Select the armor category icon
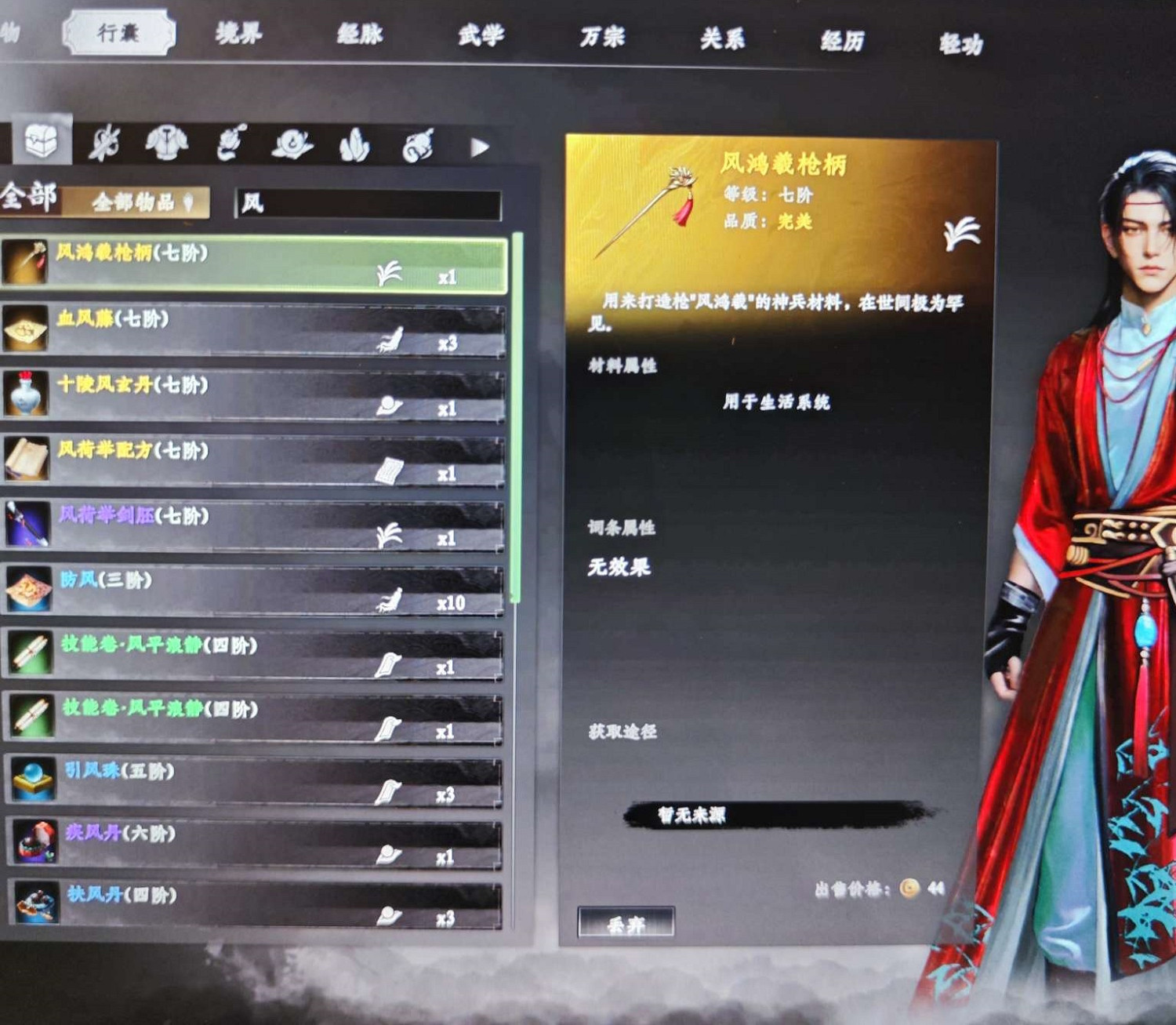 [x=165, y=143]
